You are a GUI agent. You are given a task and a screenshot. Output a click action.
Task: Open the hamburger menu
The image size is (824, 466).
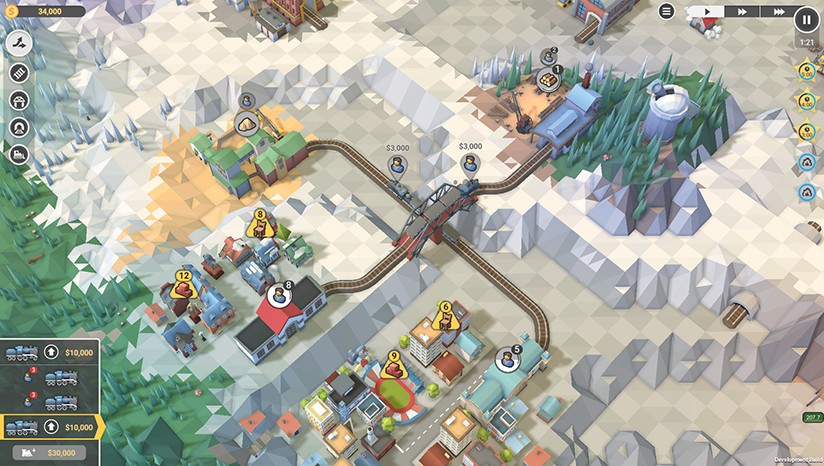point(667,11)
